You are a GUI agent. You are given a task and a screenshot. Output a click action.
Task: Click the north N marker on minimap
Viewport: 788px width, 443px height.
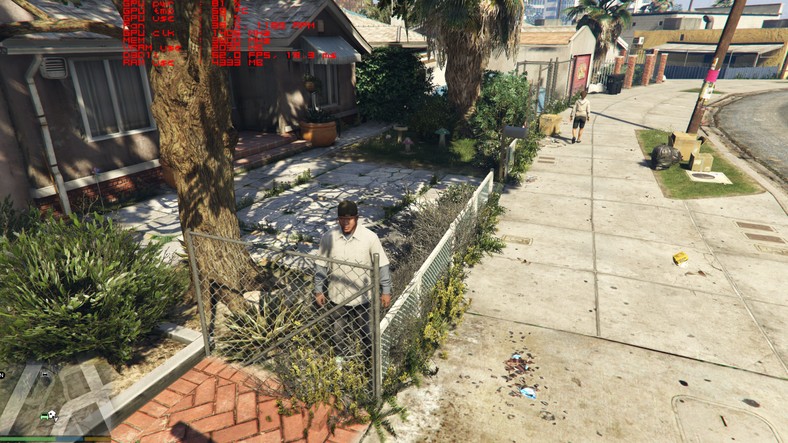(3, 374)
